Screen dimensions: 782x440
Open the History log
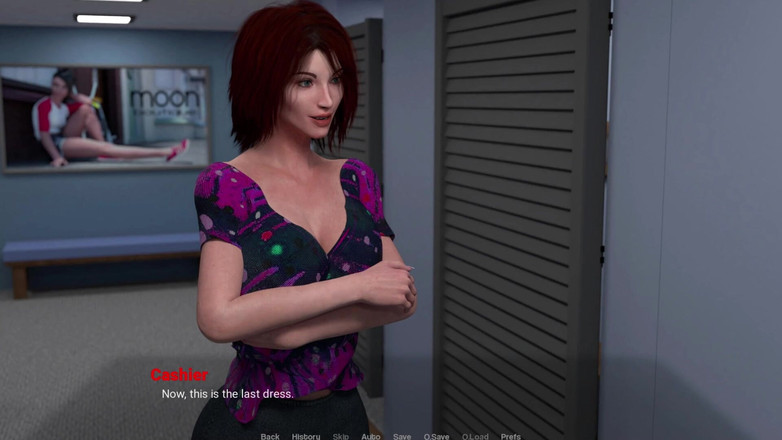coord(306,436)
